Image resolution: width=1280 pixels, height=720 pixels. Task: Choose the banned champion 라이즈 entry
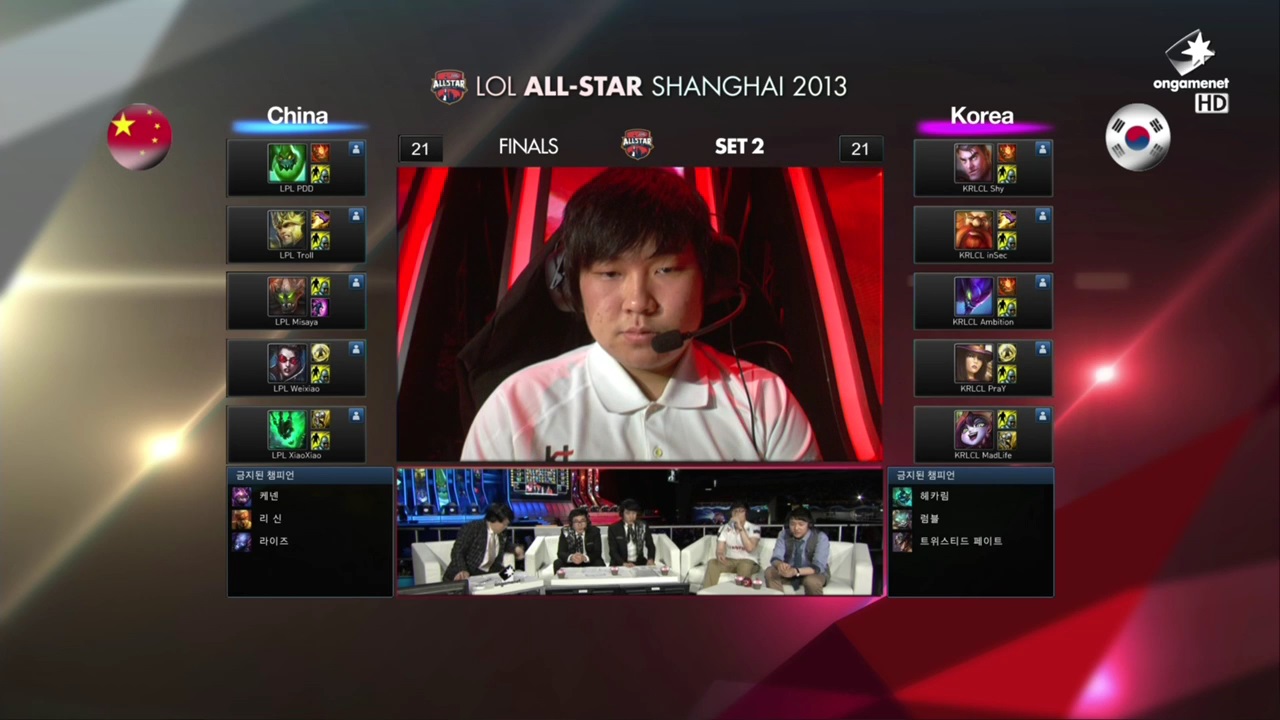coord(273,541)
